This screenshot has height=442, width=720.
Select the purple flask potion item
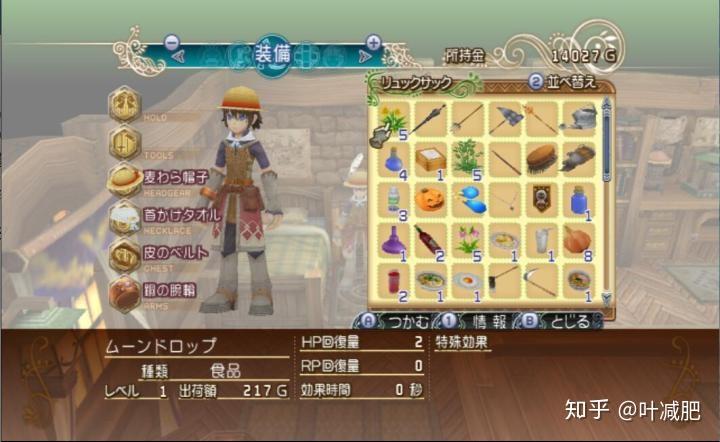pos(391,240)
